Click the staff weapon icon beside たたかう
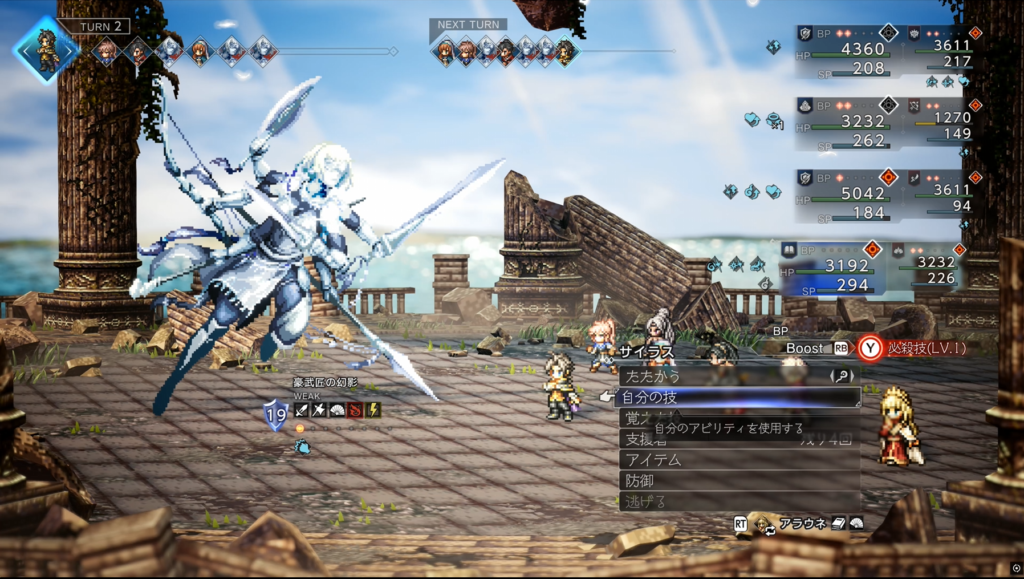The image size is (1024, 579). coord(840,376)
